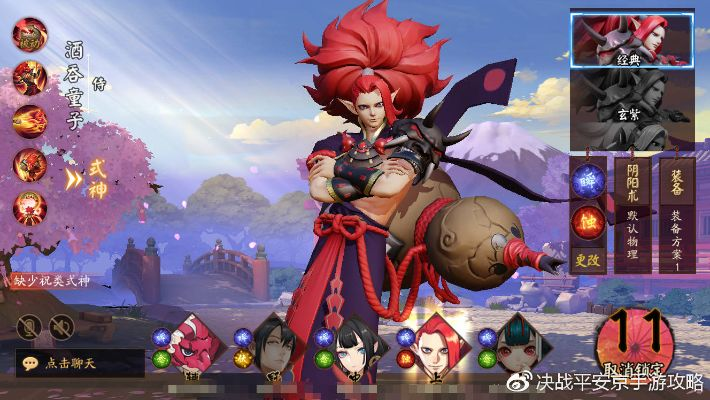Select the red-haired Shuten Doji teammate portrait
This screenshot has height=400, width=710.
click(436, 347)
